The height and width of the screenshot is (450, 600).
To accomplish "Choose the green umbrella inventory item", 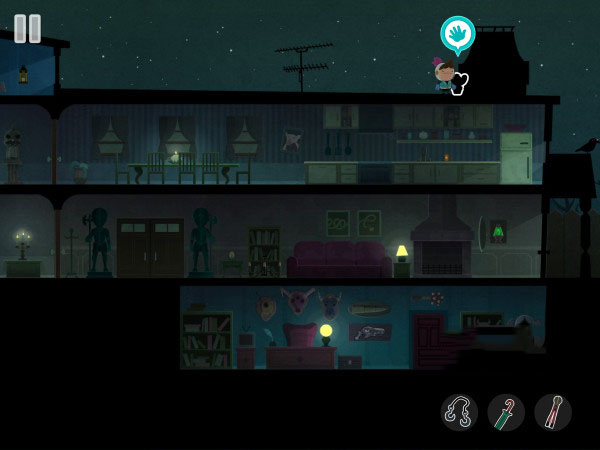I will 506,411.
